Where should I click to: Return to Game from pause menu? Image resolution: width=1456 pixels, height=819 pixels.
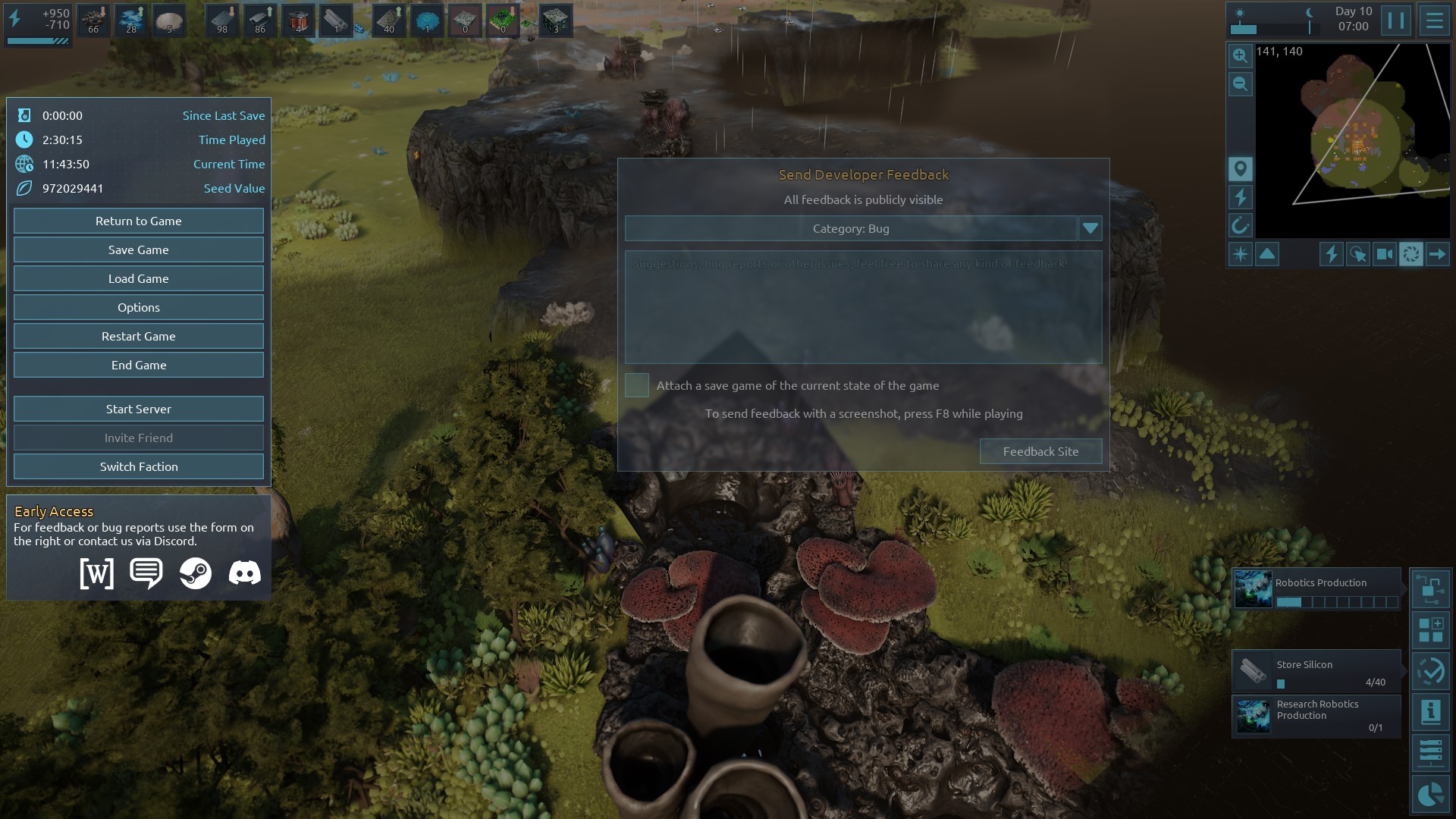point(139,221)
